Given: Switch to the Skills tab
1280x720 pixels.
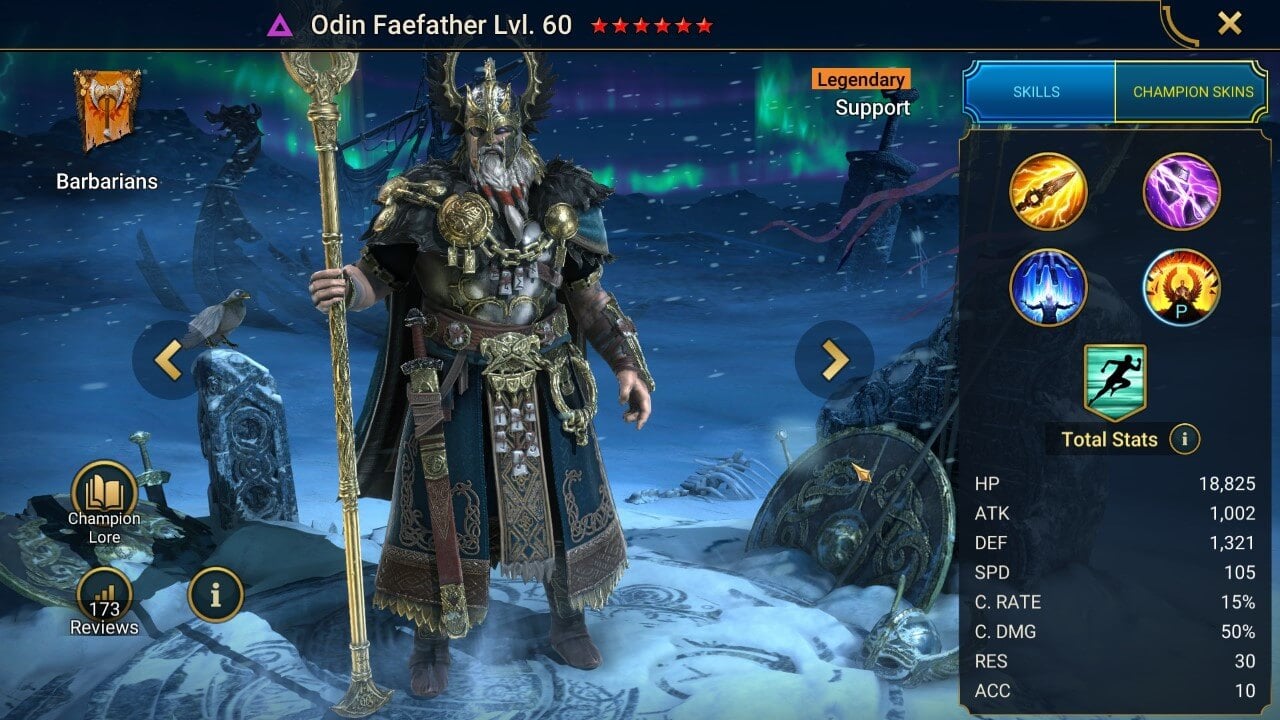Looking at the screenshot, I should click(1037, 92).
